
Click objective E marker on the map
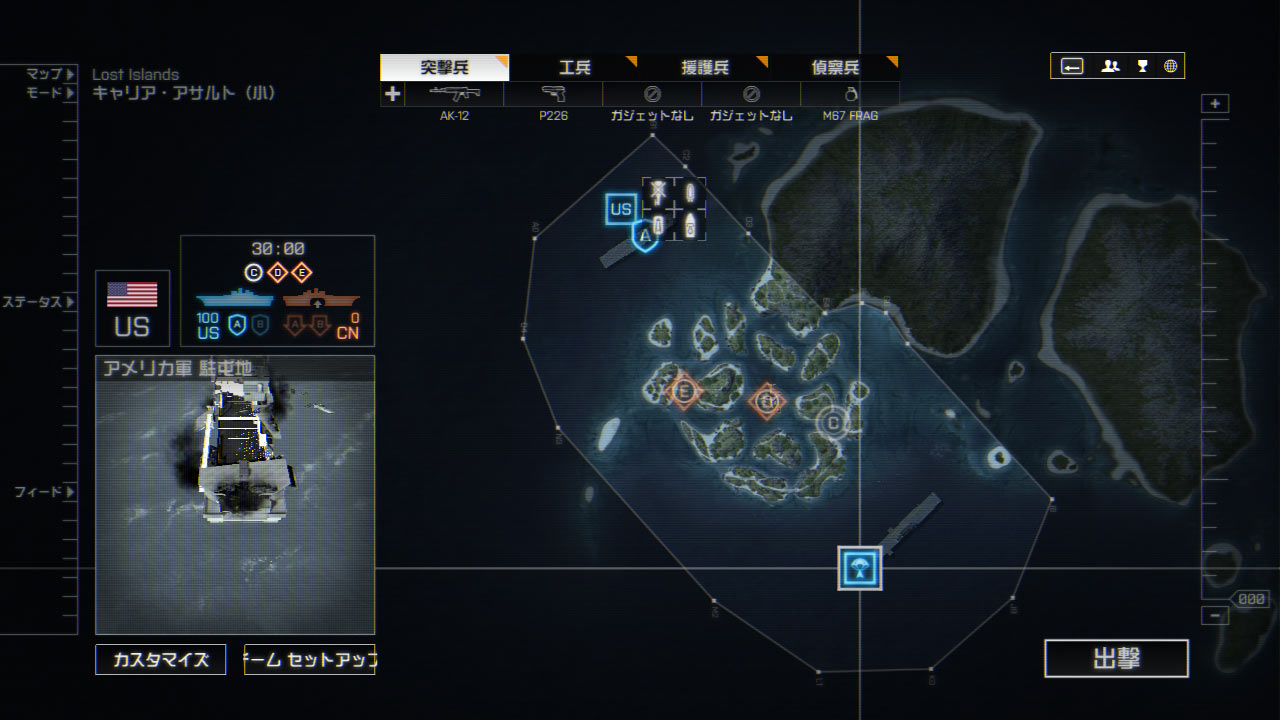(x=684, y=390)
